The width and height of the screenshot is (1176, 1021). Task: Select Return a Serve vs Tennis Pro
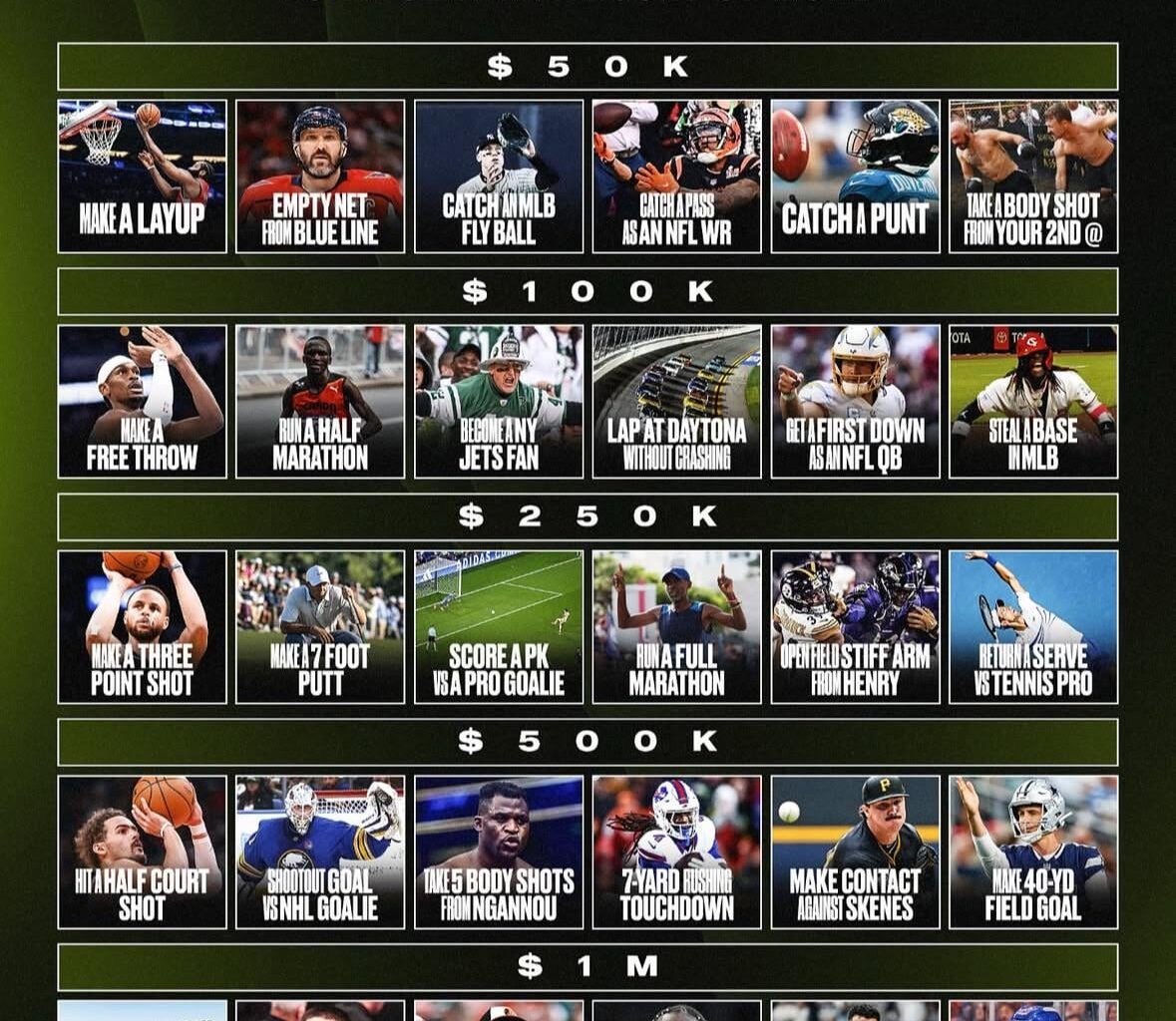(1033, 627)
